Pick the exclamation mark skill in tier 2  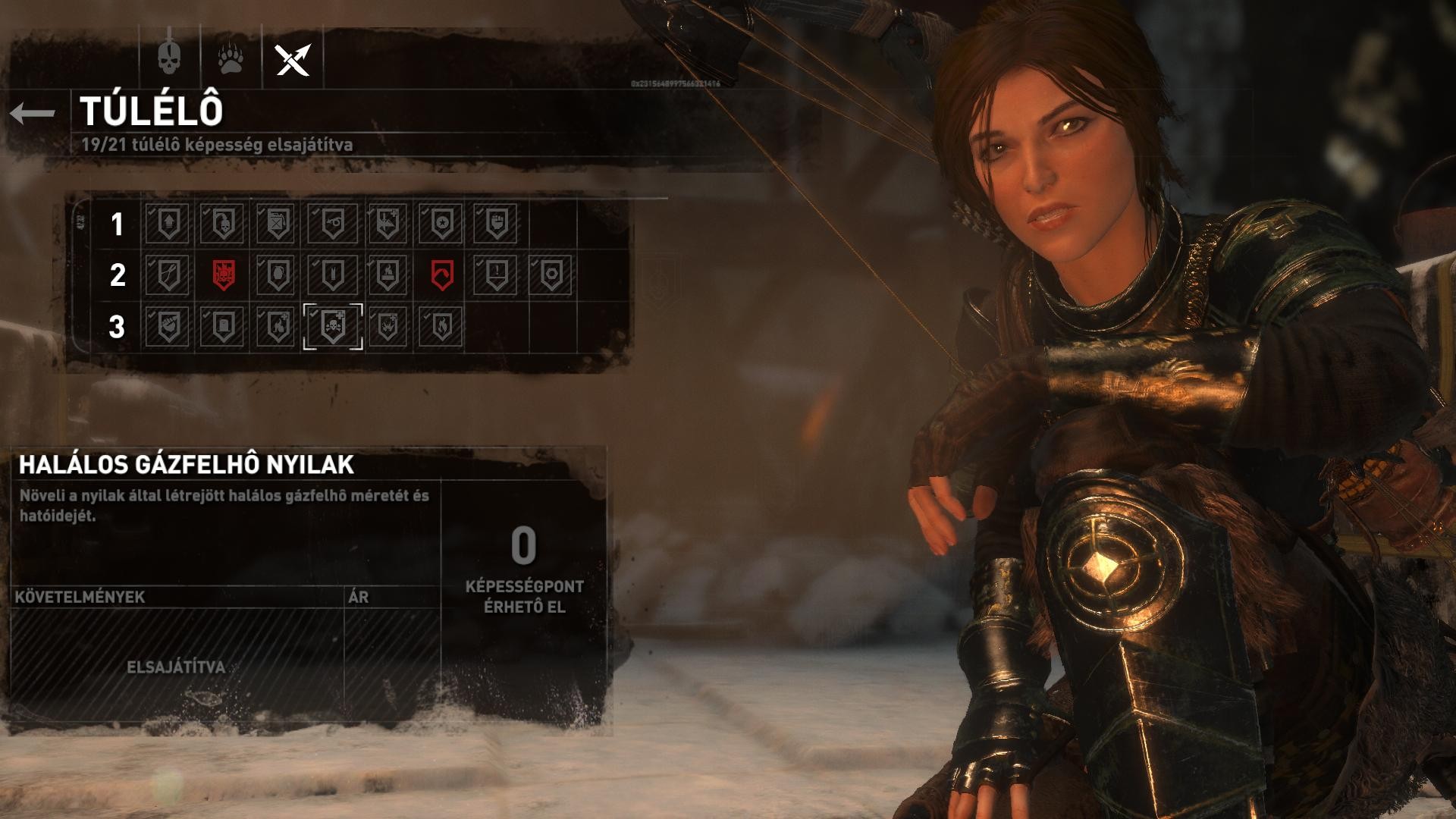pos(496,275)
